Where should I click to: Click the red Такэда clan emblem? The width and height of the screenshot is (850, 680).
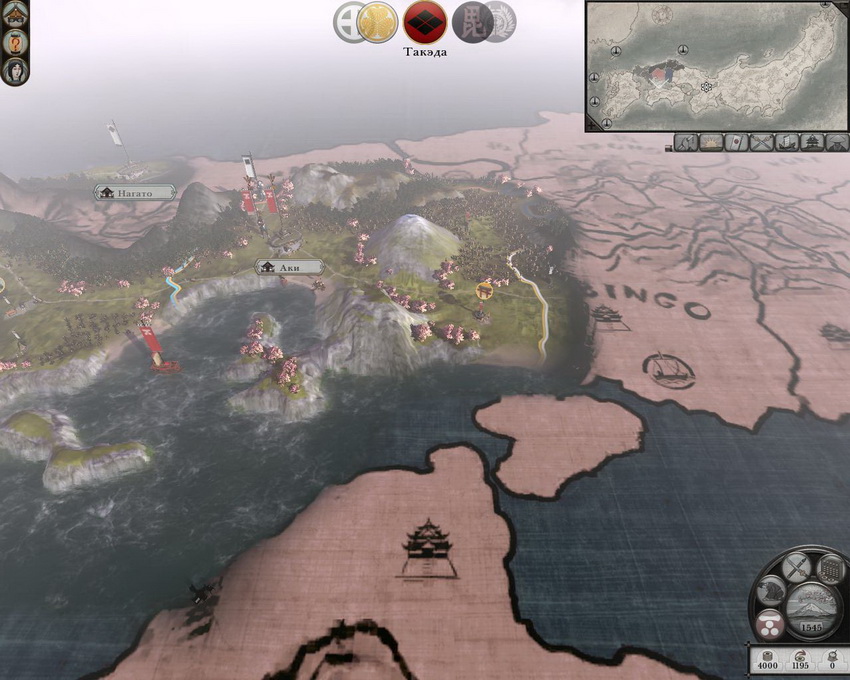(424, 22)
